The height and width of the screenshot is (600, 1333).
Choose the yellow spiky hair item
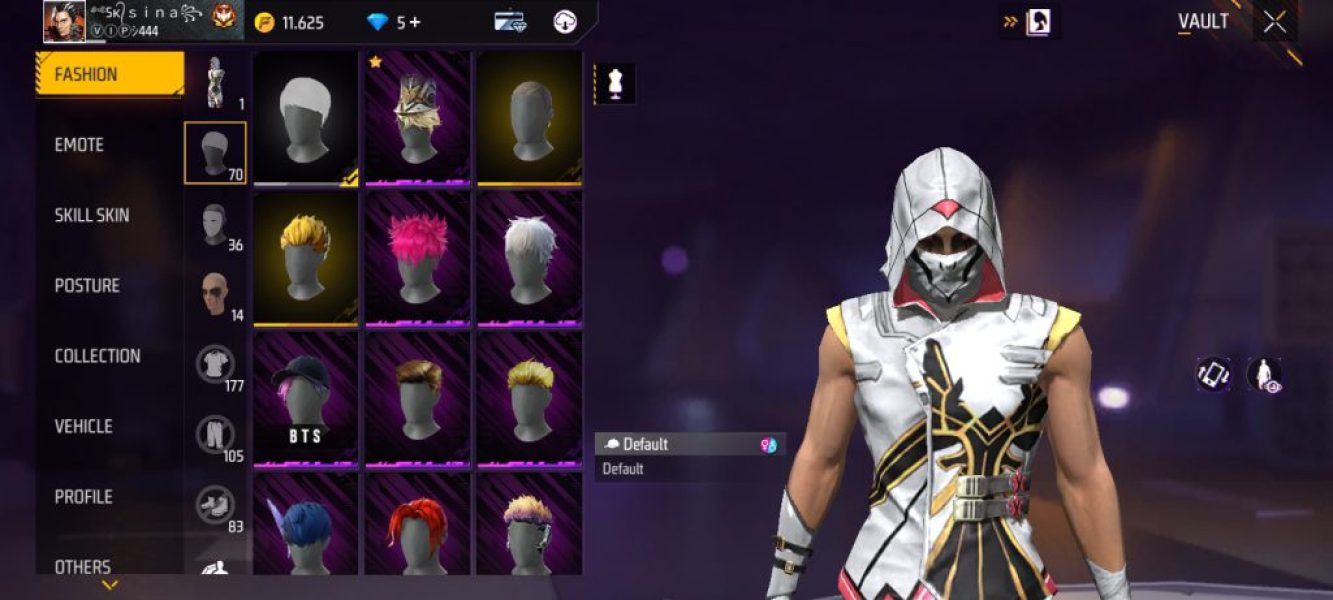305,258
